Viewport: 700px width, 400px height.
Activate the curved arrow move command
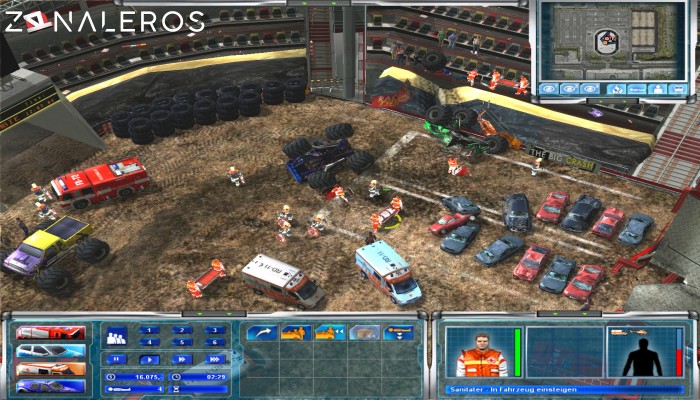click(x=264, y=332)
